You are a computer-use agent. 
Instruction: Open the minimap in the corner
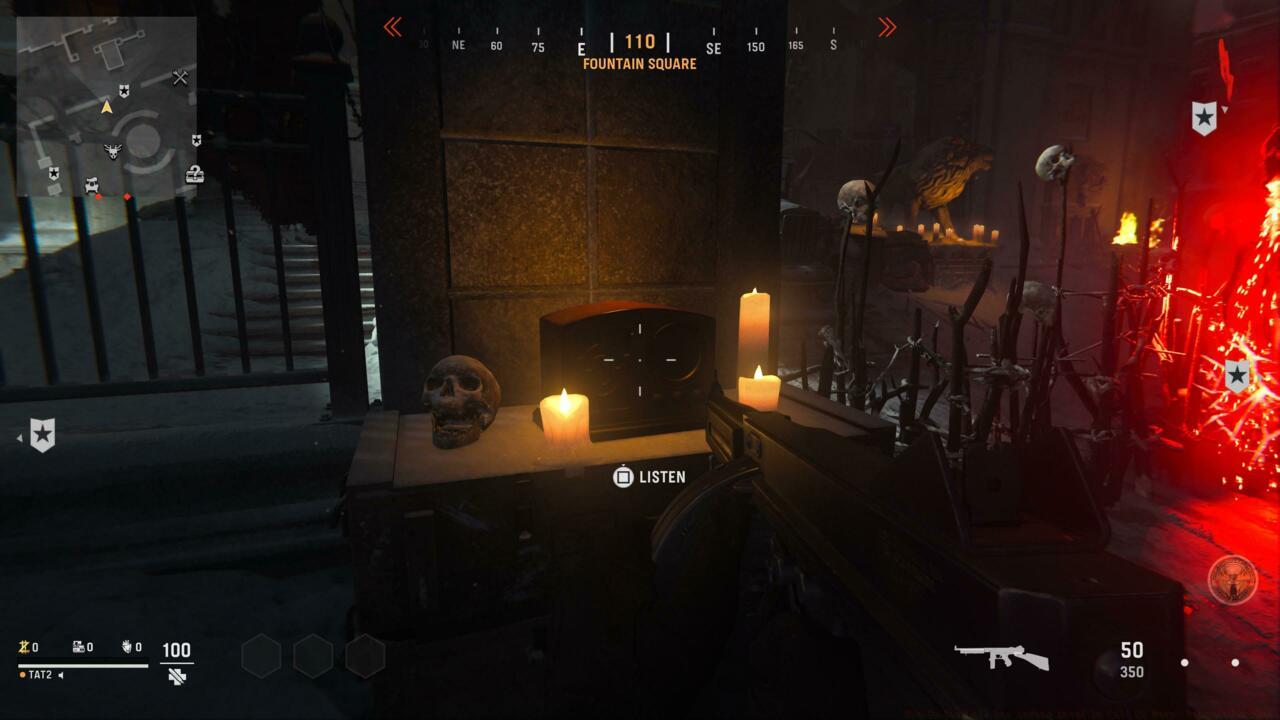tap(106, 110)
